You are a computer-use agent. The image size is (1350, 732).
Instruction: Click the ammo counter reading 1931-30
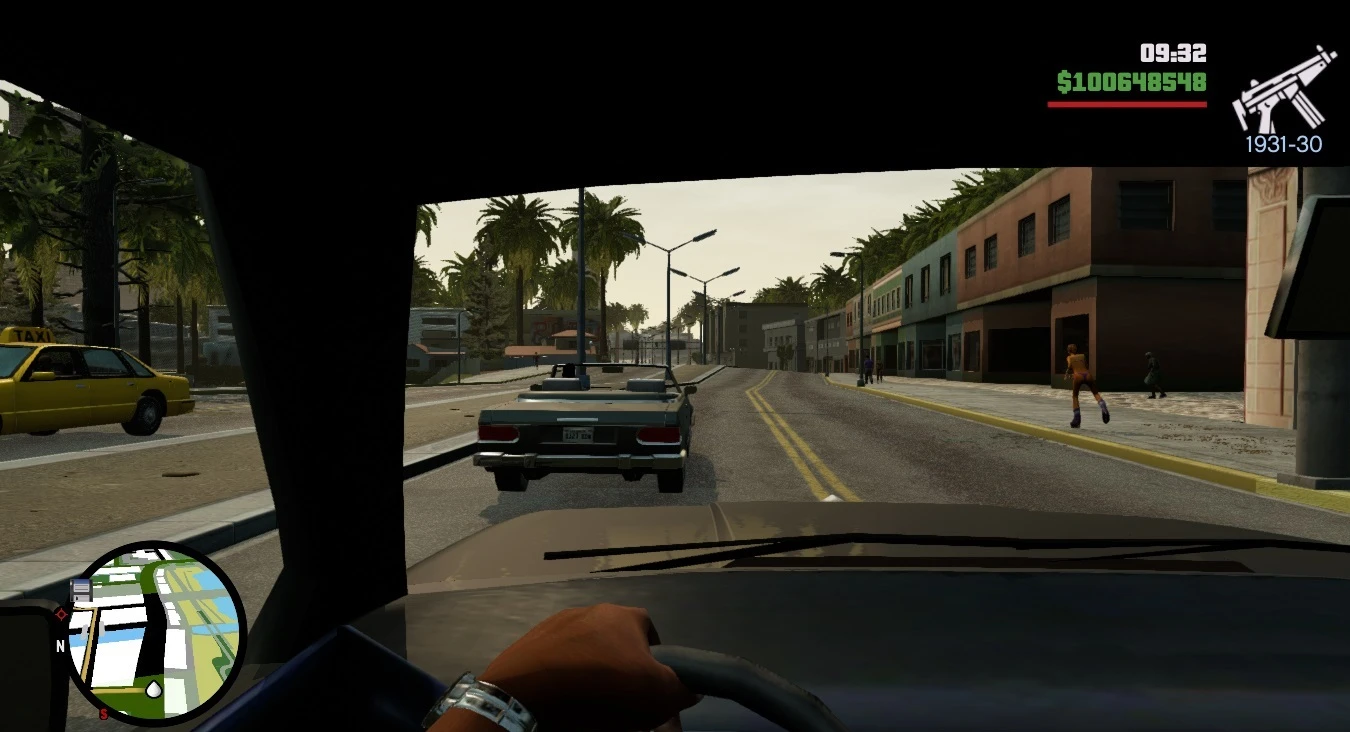1283,144
